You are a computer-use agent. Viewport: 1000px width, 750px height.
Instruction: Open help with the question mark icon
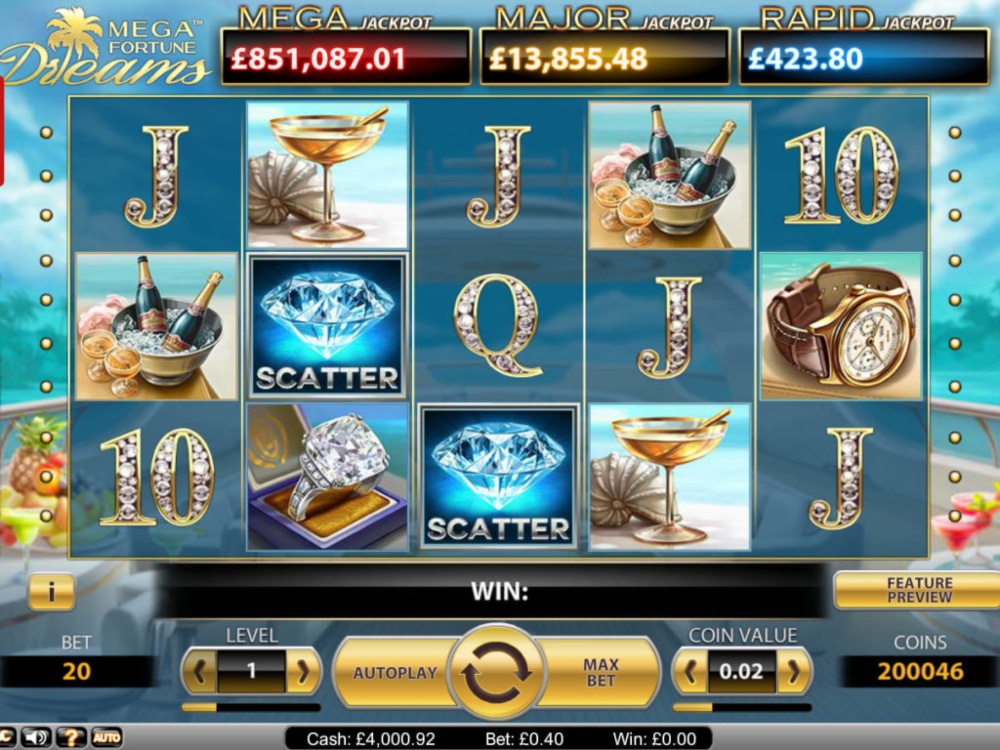(70, 738)
